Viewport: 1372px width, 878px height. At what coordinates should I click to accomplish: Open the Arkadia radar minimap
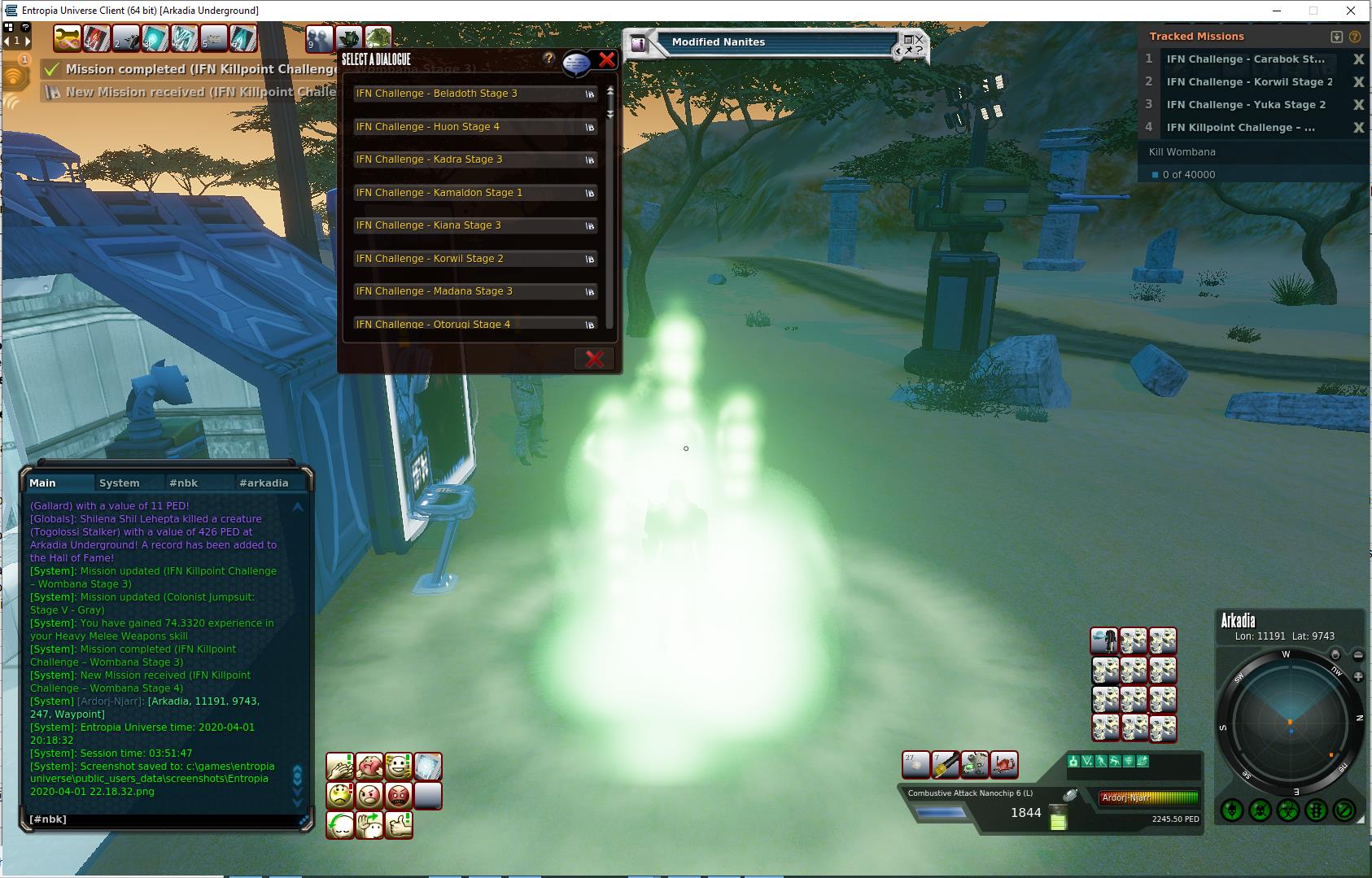tap(1289, 723)
